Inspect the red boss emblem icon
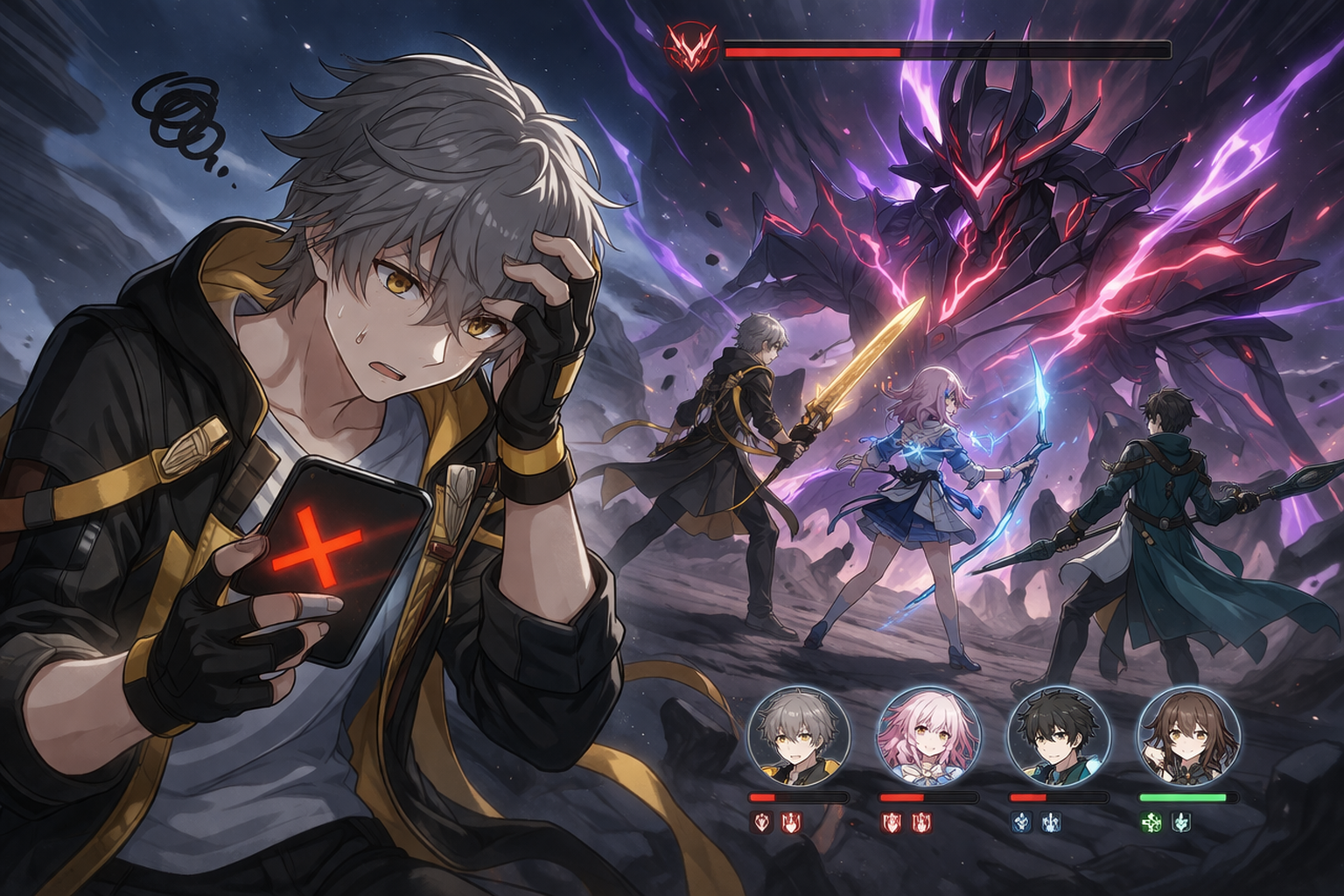The height and width of the screenshot is (896, 1344). 692,49
